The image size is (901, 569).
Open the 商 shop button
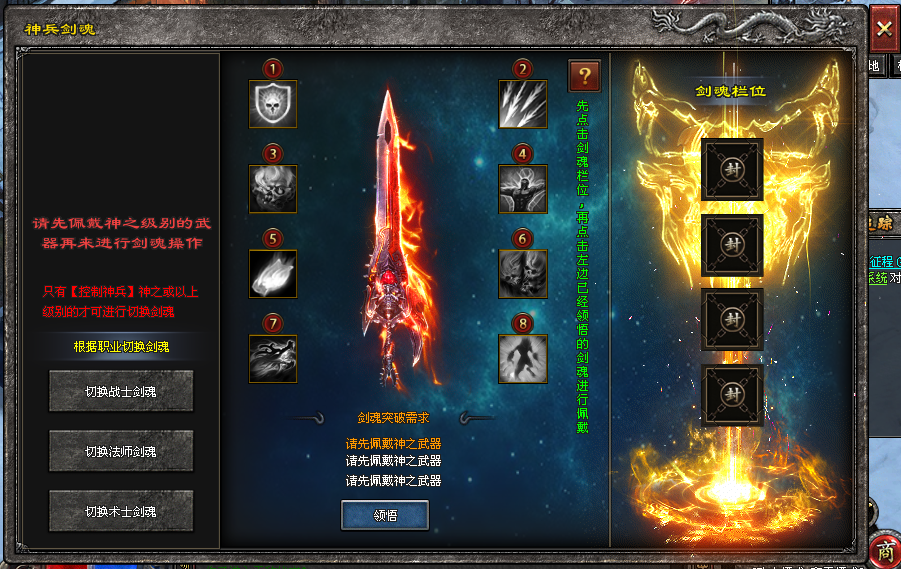(x=884, y=550)
